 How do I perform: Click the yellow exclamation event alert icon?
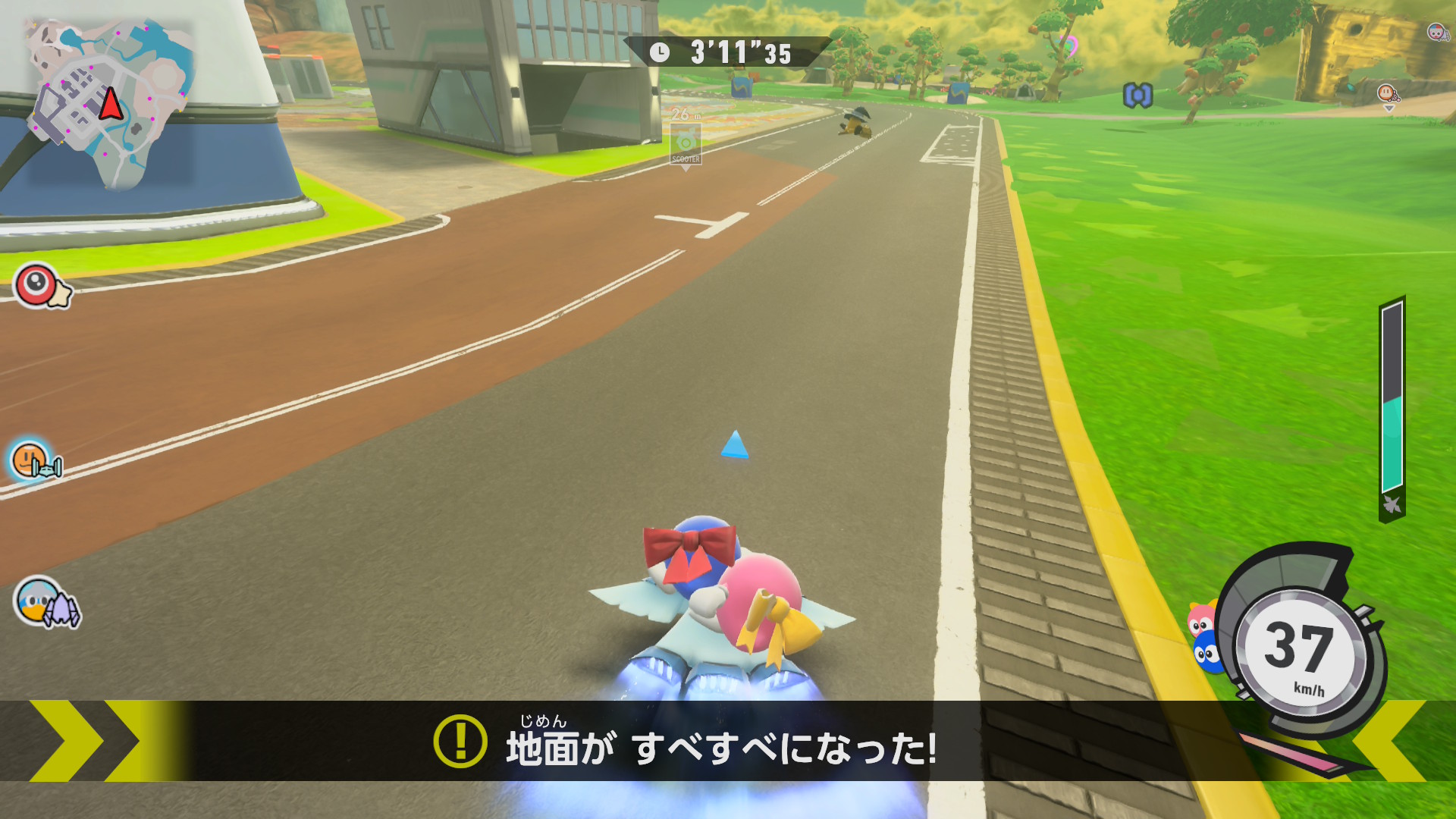(x=460, y=741)
